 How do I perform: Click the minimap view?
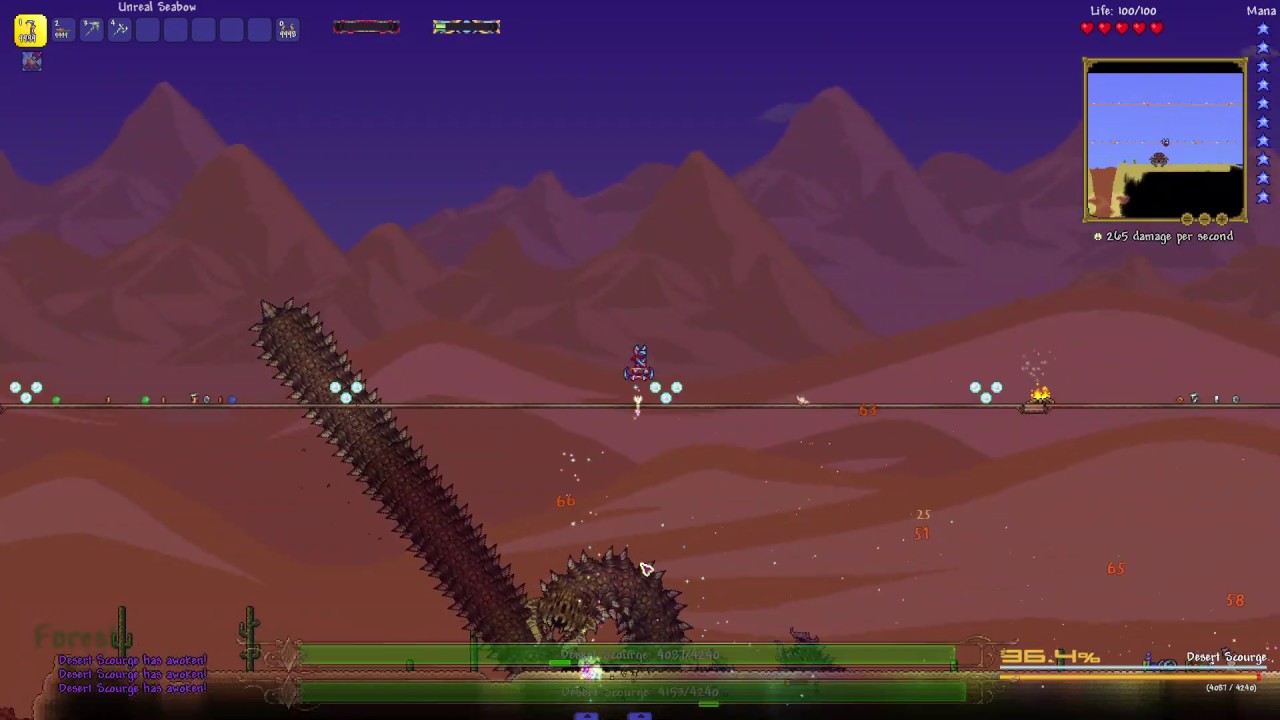[x=1164, y=140]
